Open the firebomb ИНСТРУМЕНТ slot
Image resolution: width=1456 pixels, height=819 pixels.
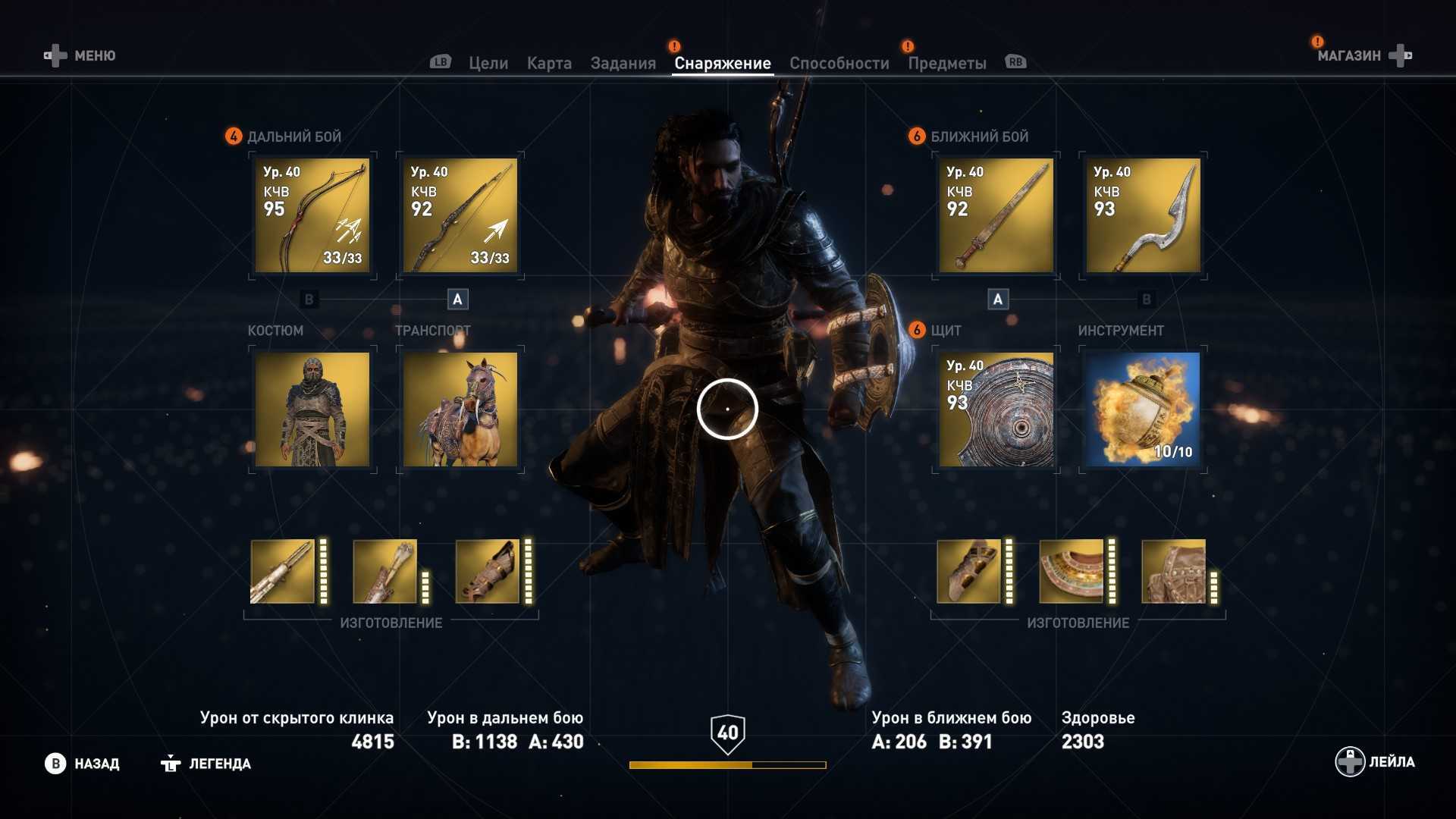(1143, 409)
